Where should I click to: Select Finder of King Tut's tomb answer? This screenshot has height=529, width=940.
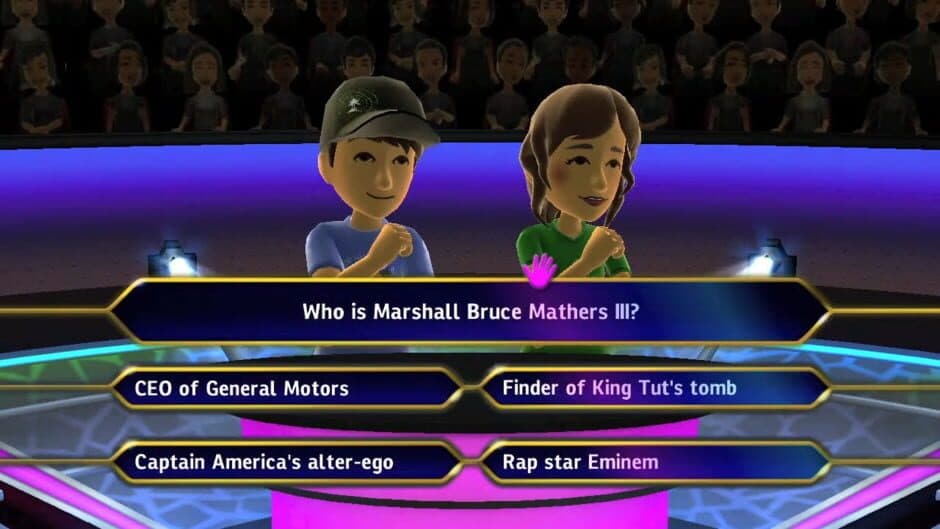point(655,388)
